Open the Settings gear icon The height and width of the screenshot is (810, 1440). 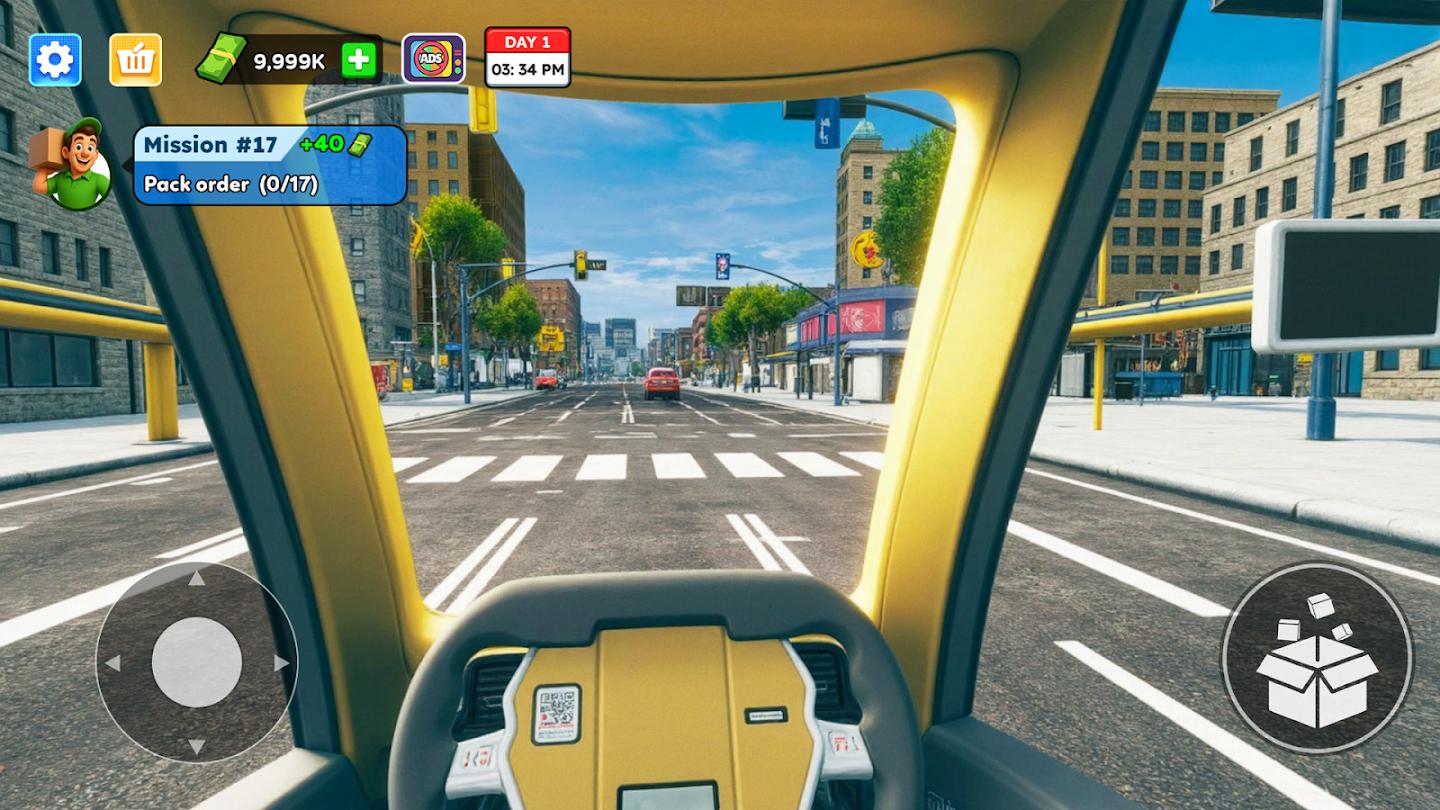55,58
